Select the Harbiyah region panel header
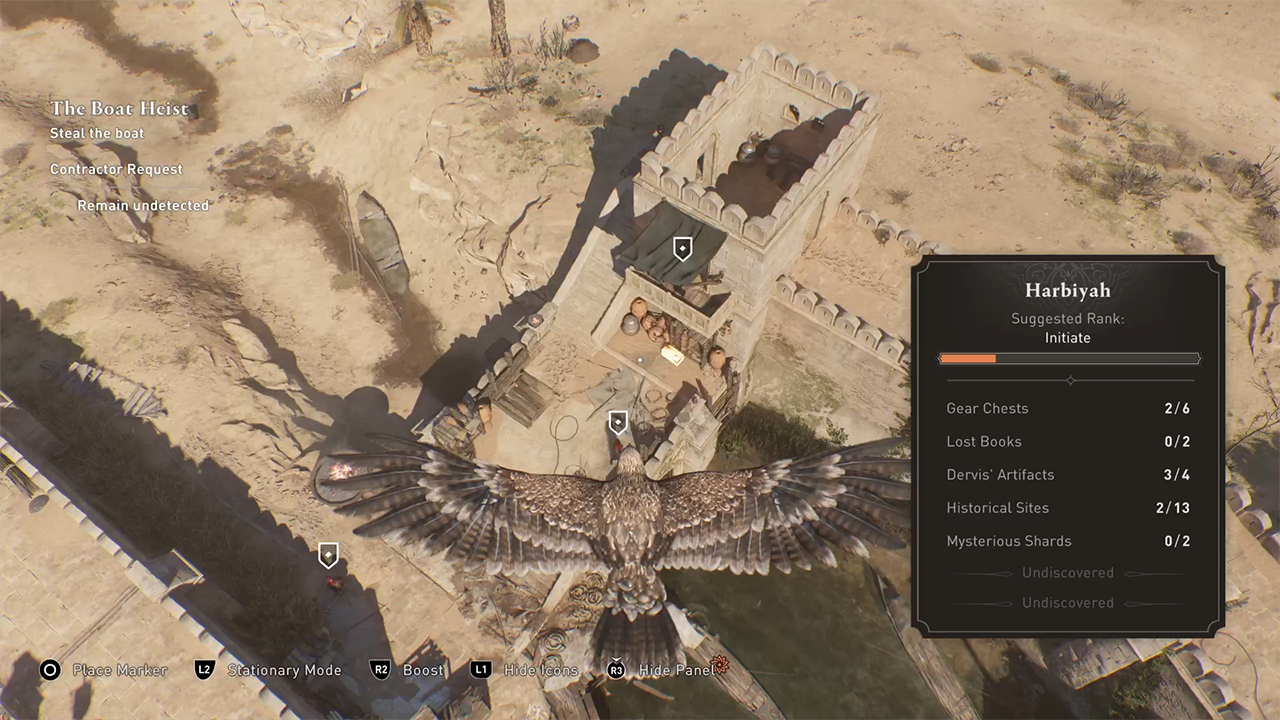 pos(1068,291)
